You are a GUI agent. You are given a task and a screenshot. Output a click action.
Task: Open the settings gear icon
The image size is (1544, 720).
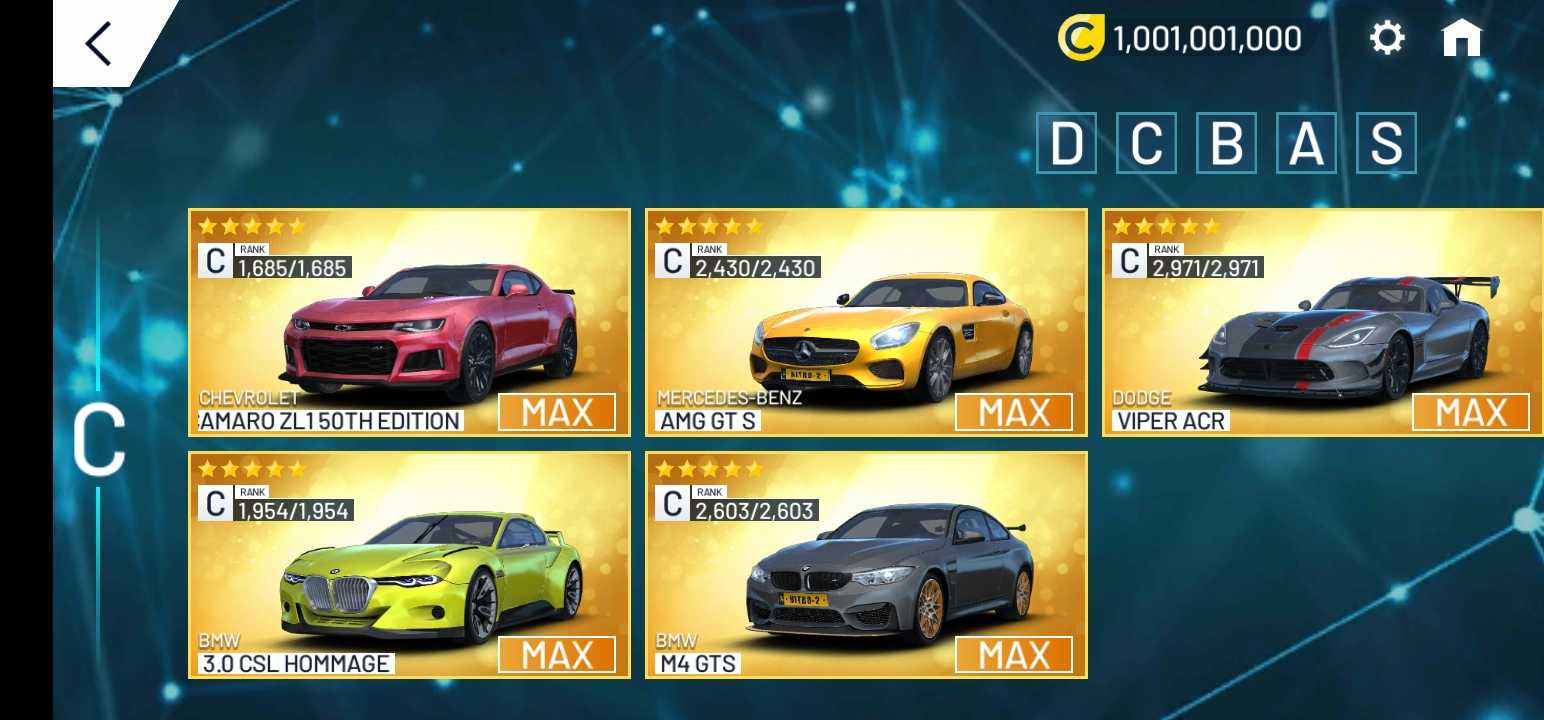pyautogui.click(x=1386, y=39)
